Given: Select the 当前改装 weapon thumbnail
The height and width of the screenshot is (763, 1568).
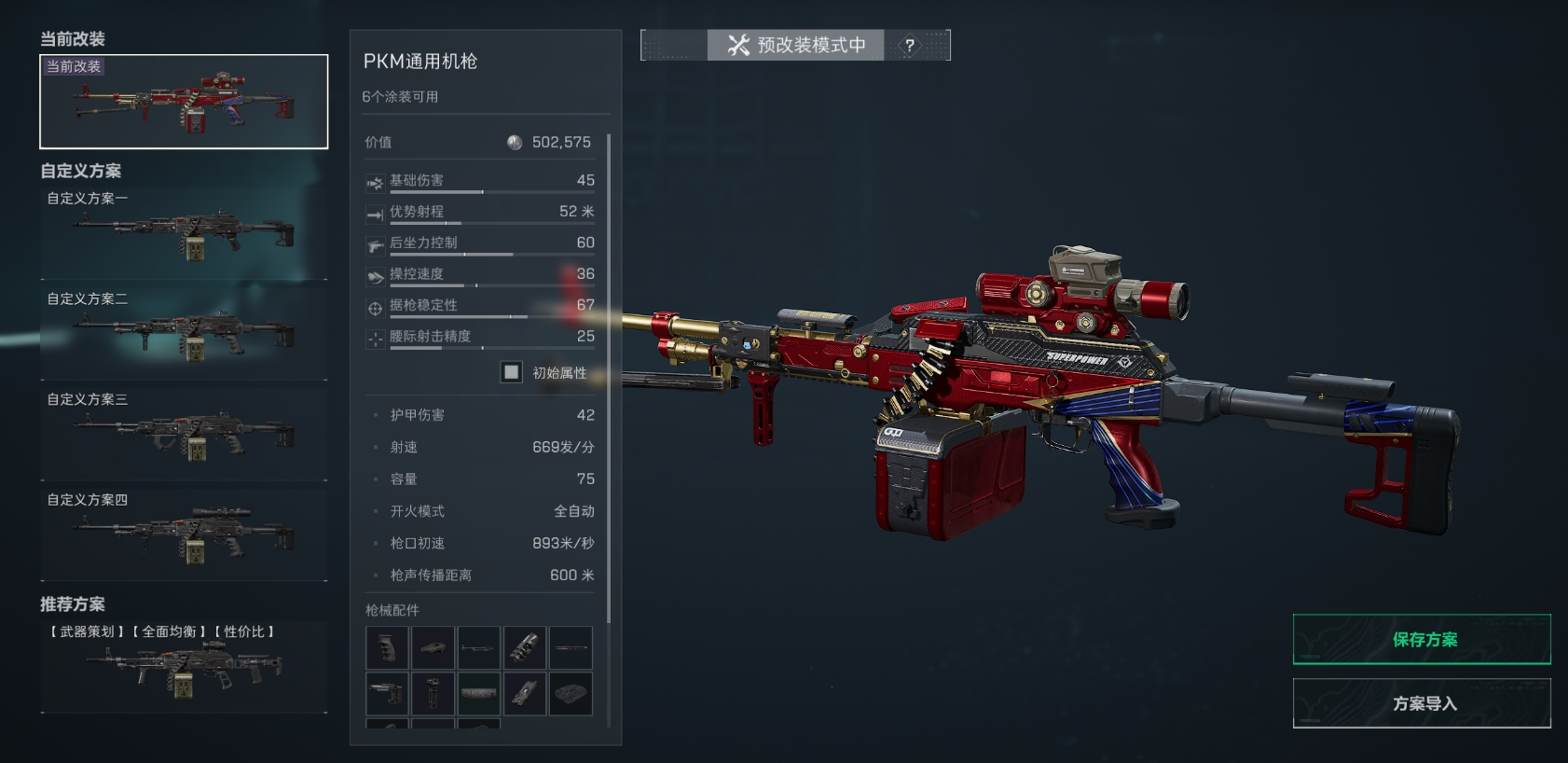Looking at the screenshot, I should tap(184, 102).
